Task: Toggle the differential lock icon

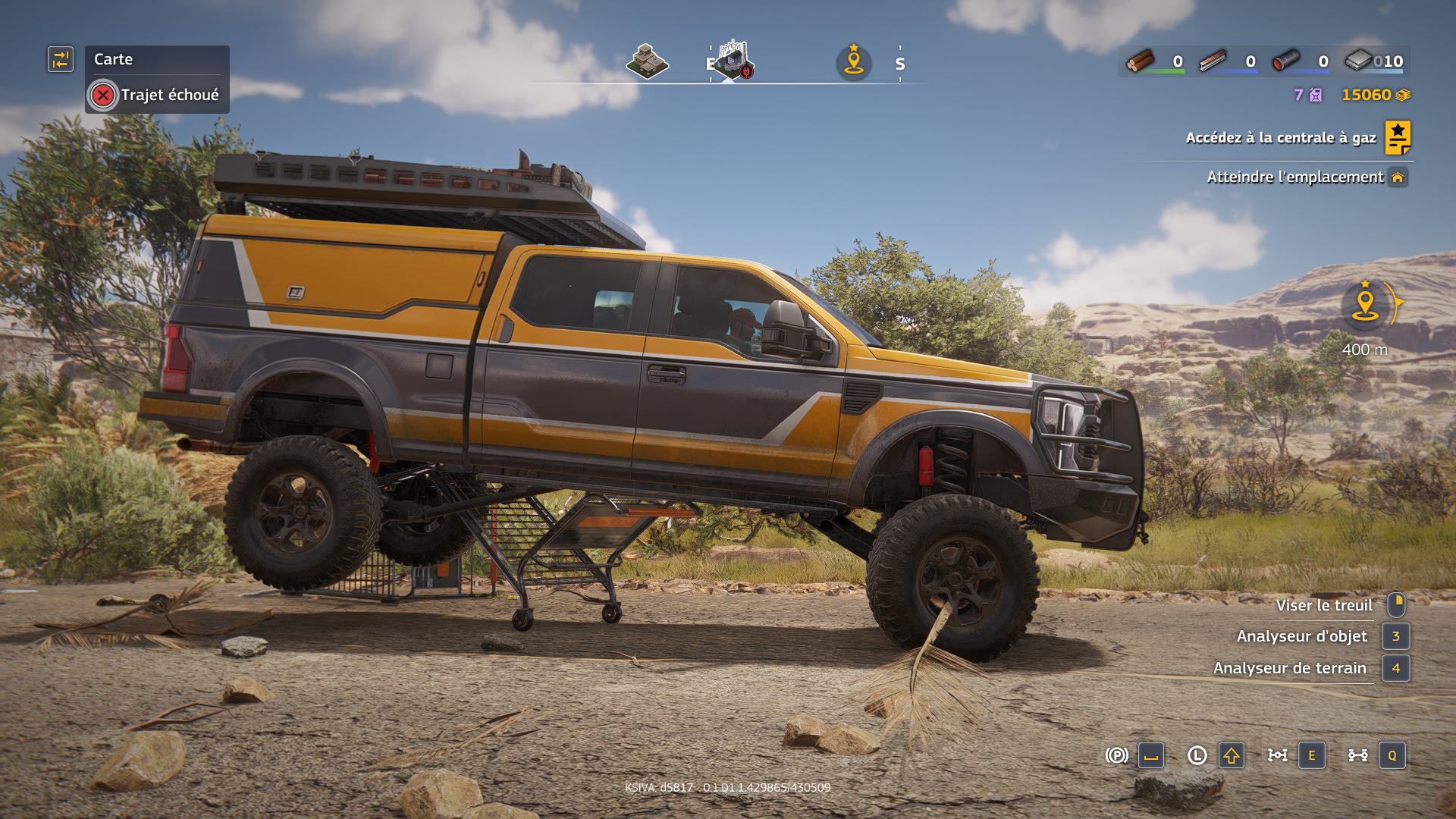Action: [1277, 755]
